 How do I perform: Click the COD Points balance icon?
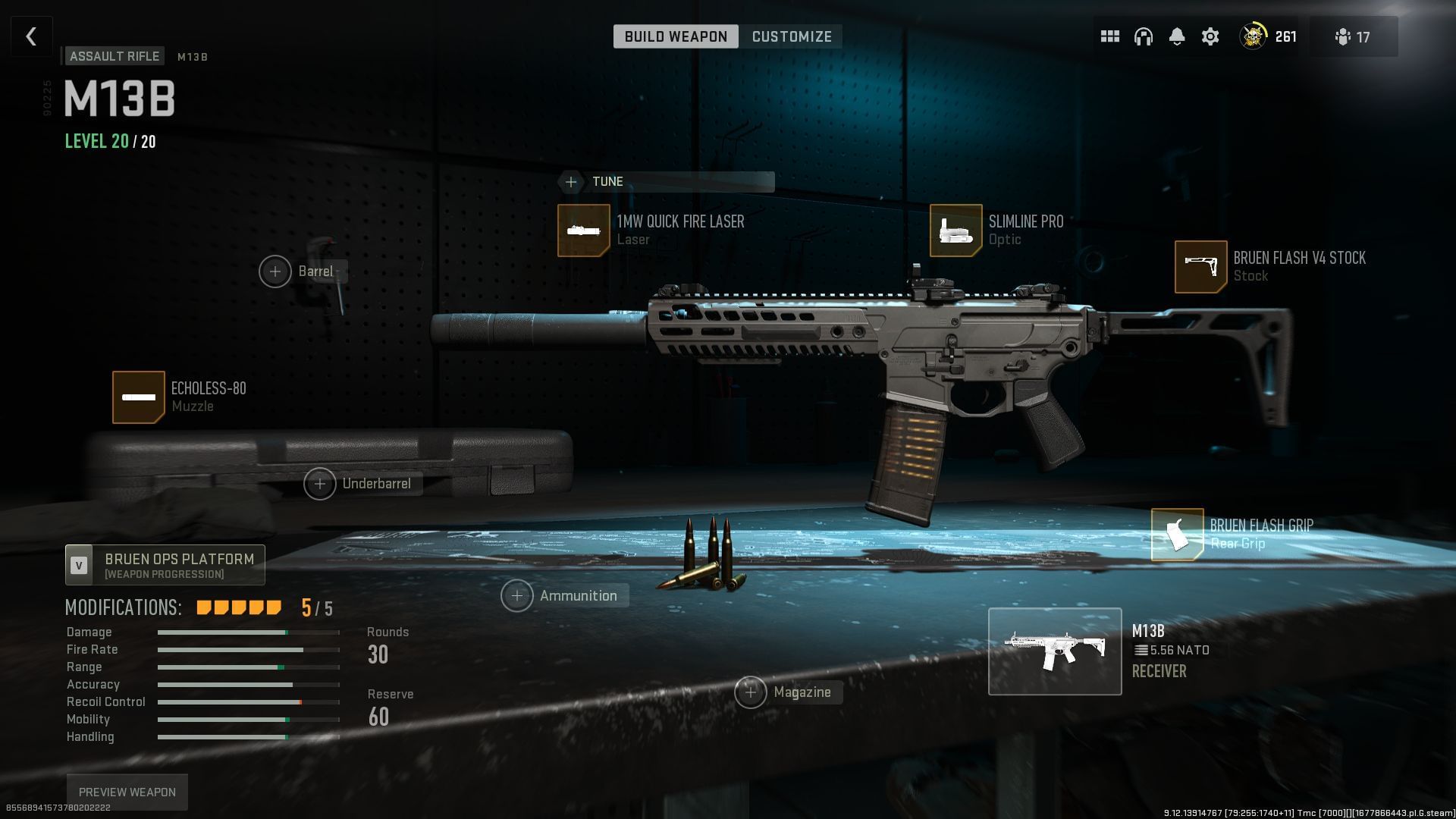[1254, 36]
